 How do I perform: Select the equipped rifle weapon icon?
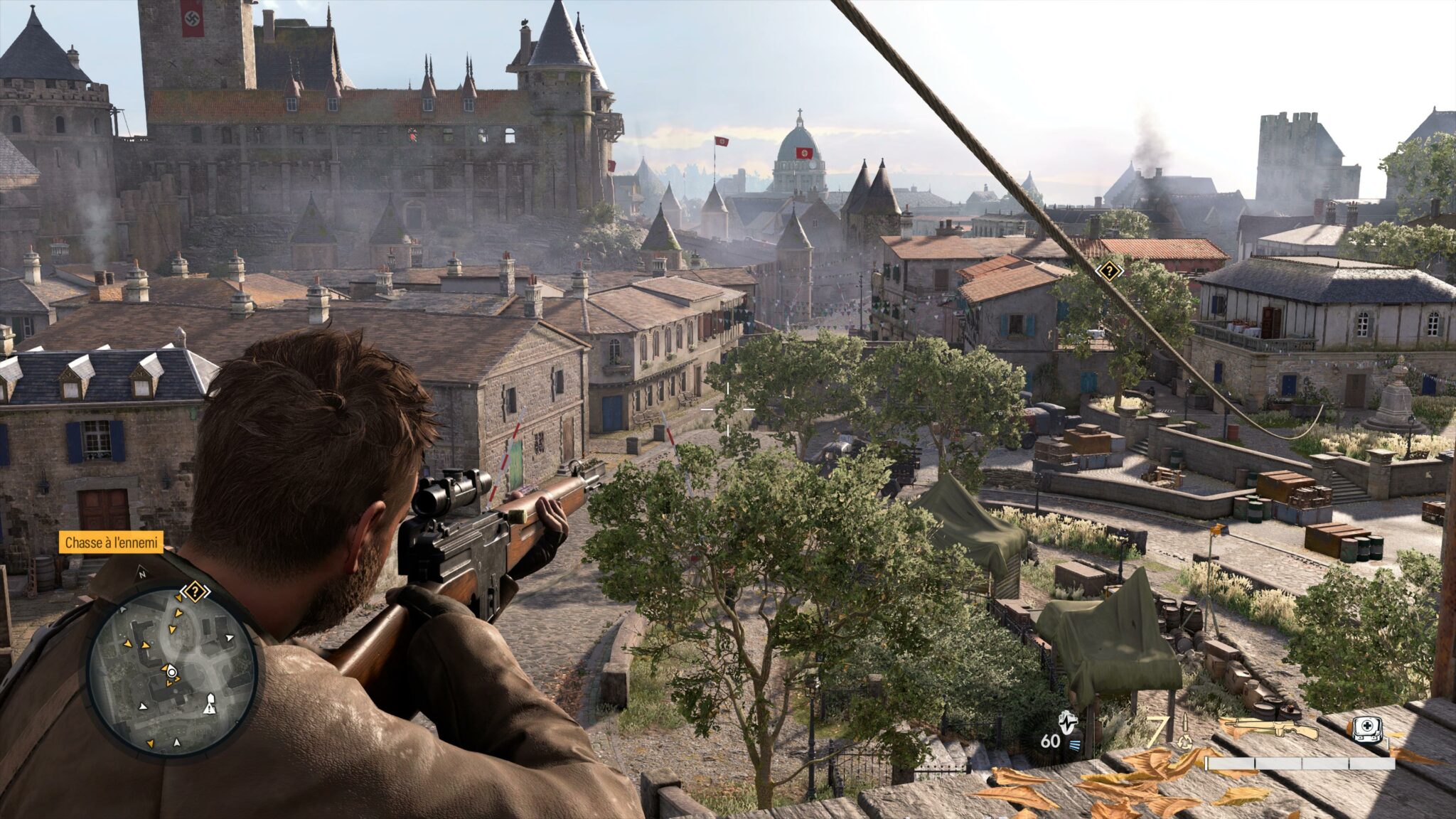[x=1268, y=727]
